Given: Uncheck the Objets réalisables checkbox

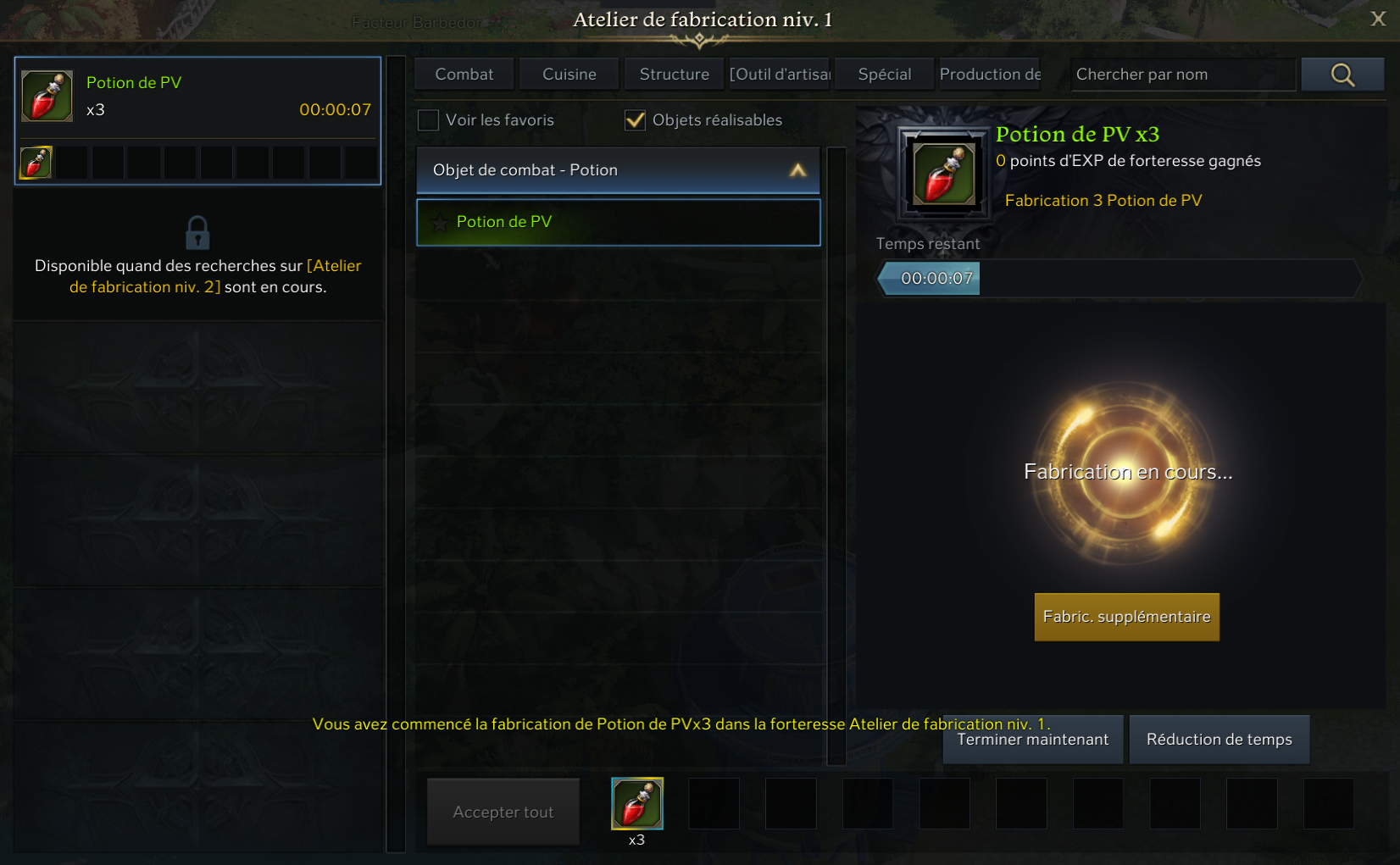Looking at the screenshot, I should 635,120.
